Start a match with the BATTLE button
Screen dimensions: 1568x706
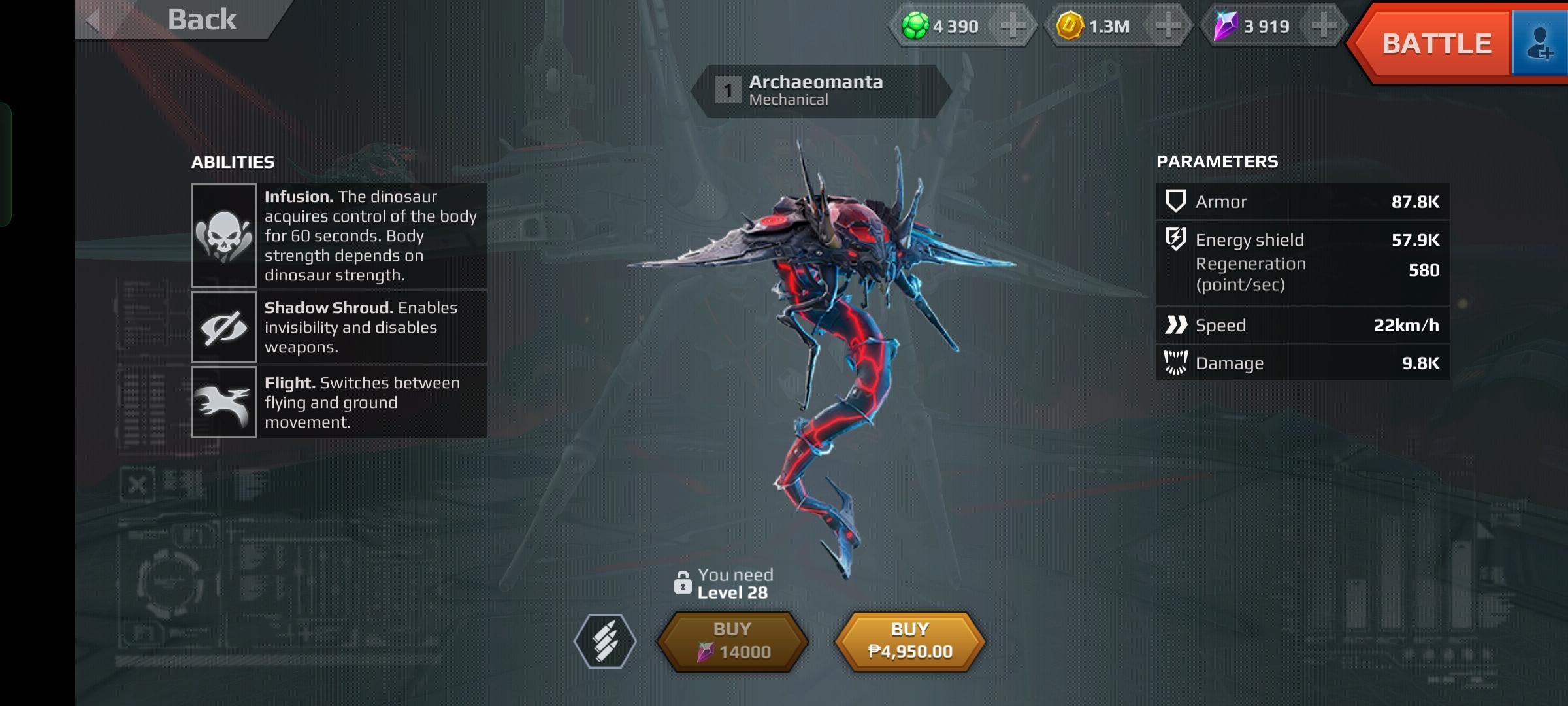coord(1435,44)
